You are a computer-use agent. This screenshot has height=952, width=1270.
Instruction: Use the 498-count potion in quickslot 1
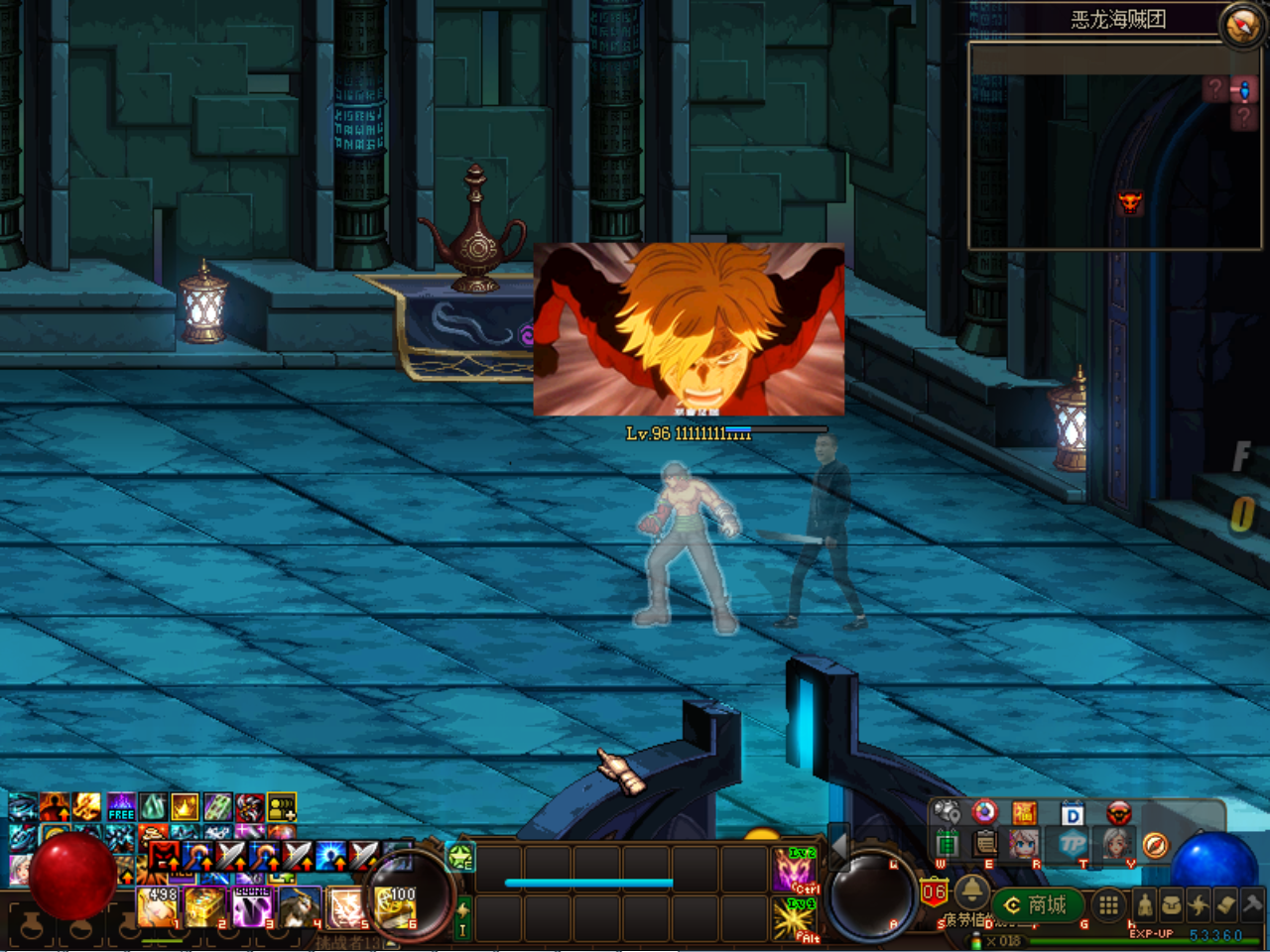156,906
